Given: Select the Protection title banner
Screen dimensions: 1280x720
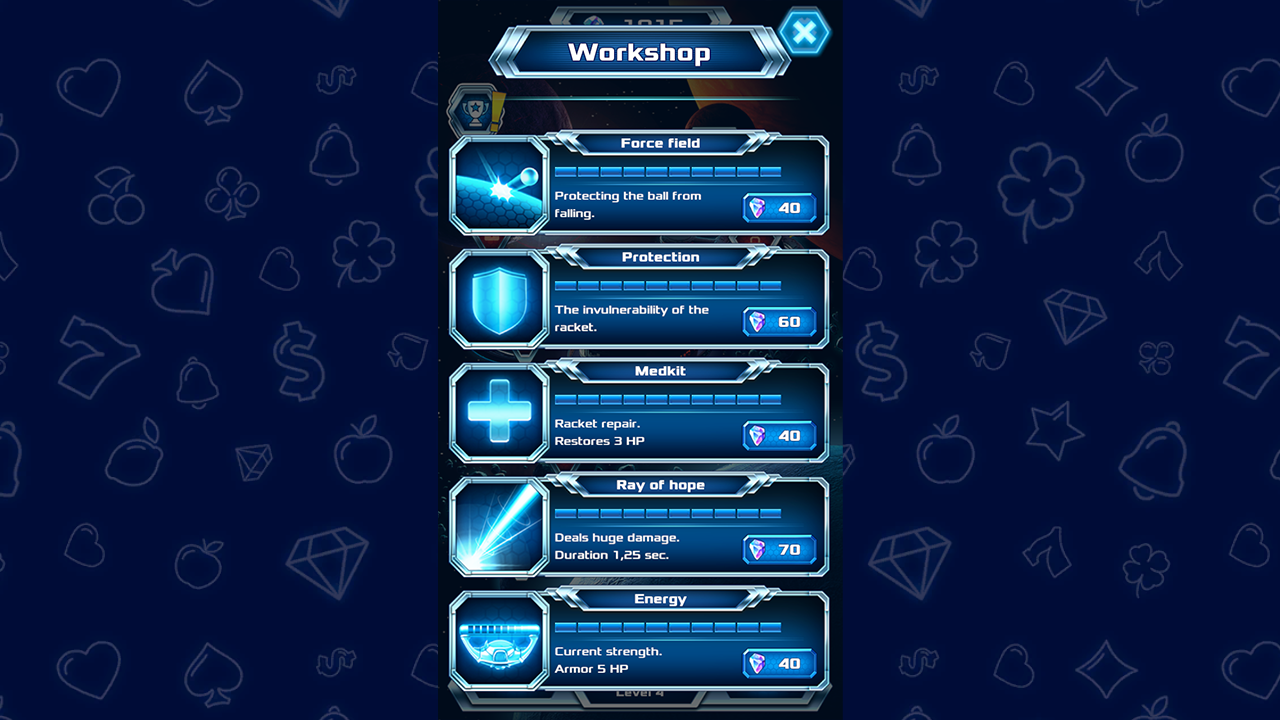Looking at the screenshot, I should (662, 257).
